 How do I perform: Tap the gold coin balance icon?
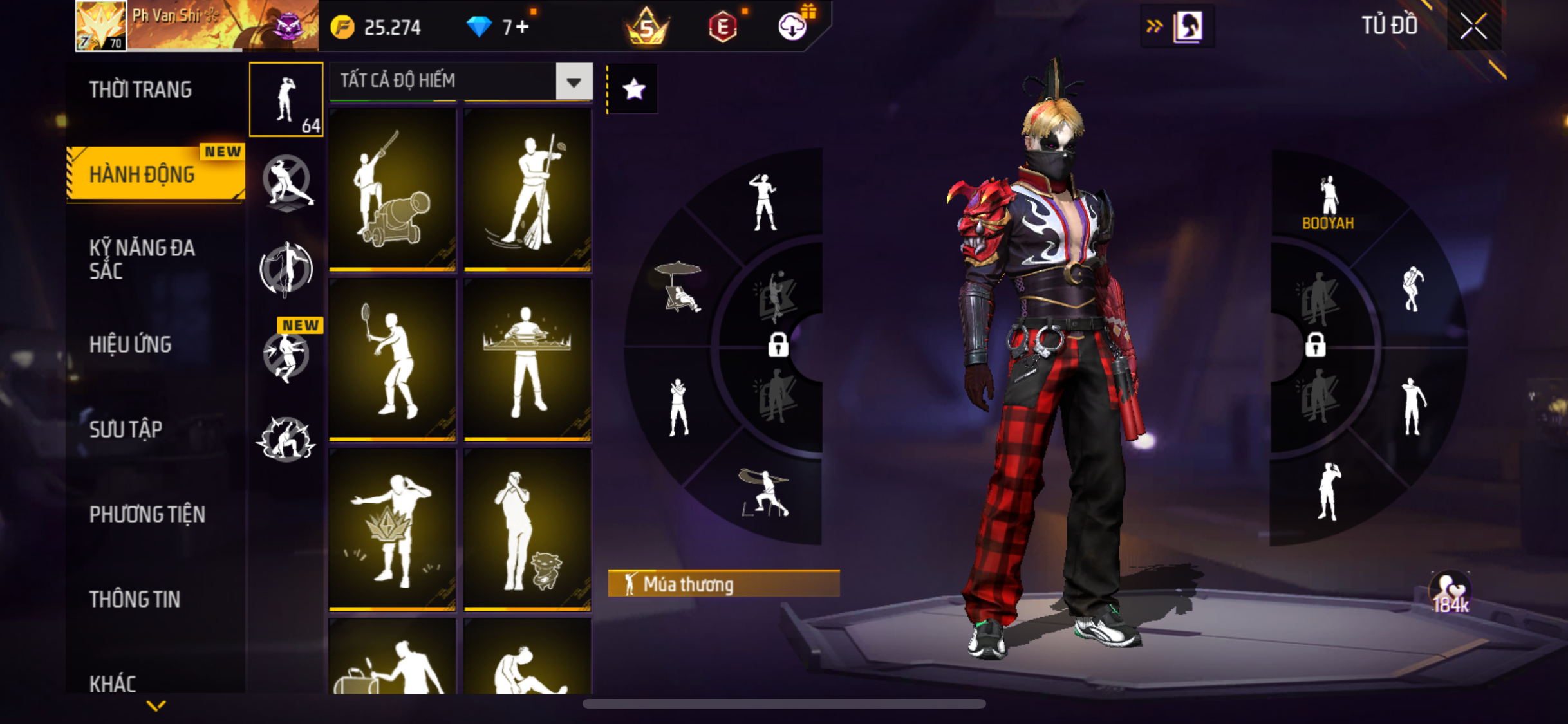[342, 27]
